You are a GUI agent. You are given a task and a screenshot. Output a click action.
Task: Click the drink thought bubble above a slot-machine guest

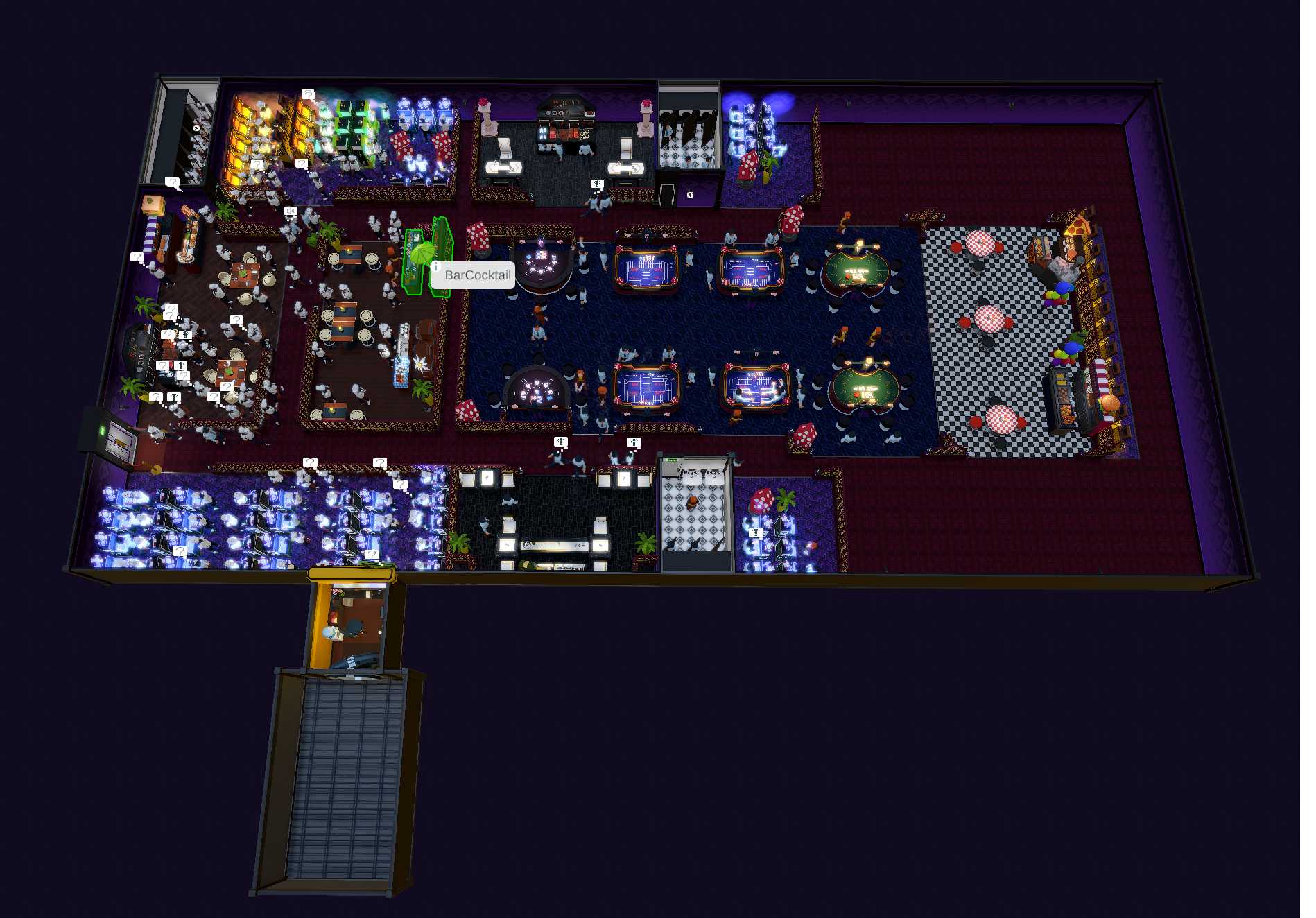pyautogui.click(x=755, y=532)
